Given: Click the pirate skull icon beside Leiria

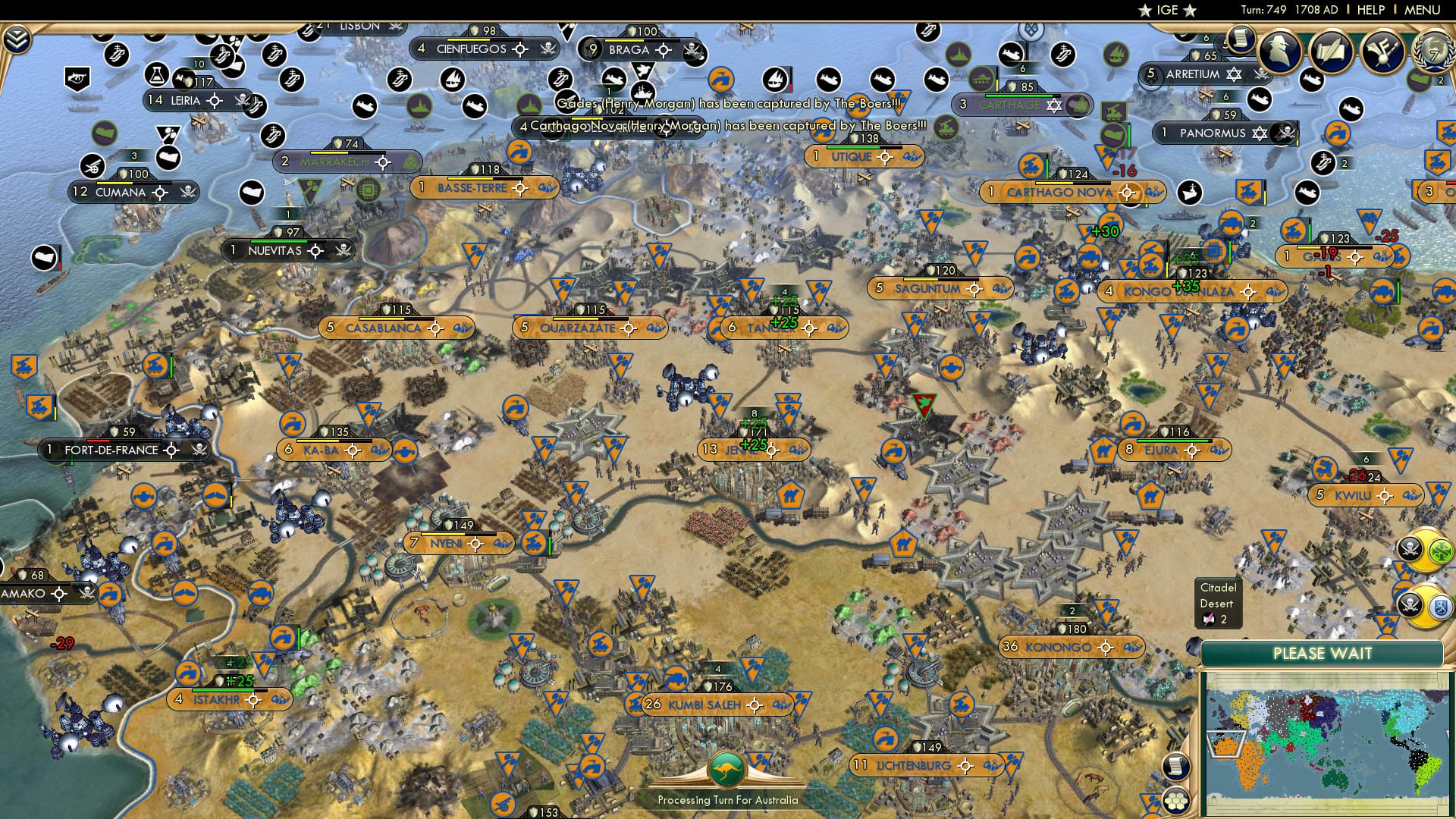Looking at the screenshot, I should pos(243,101).
